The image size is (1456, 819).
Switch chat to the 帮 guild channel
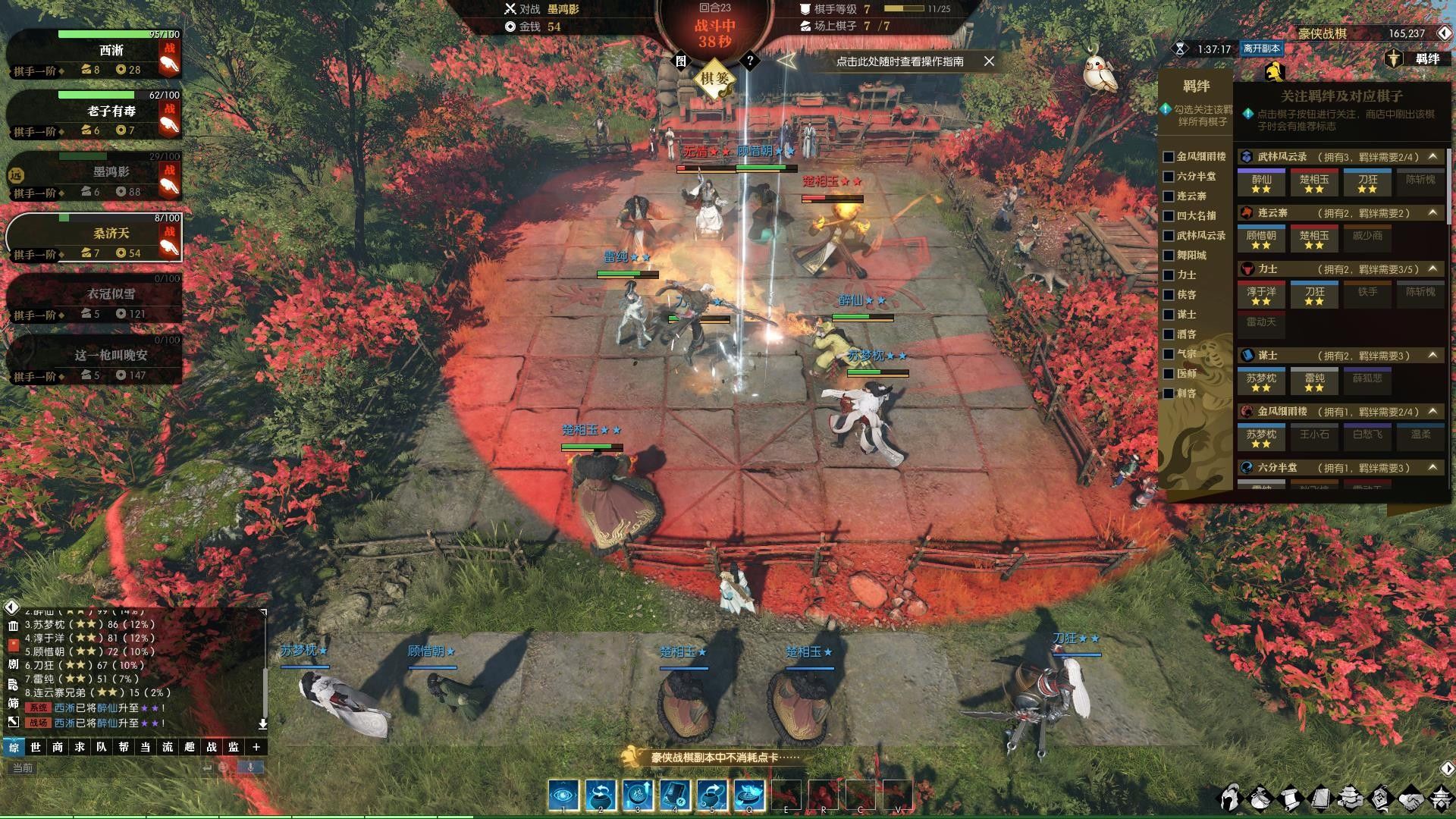(124, 747)
